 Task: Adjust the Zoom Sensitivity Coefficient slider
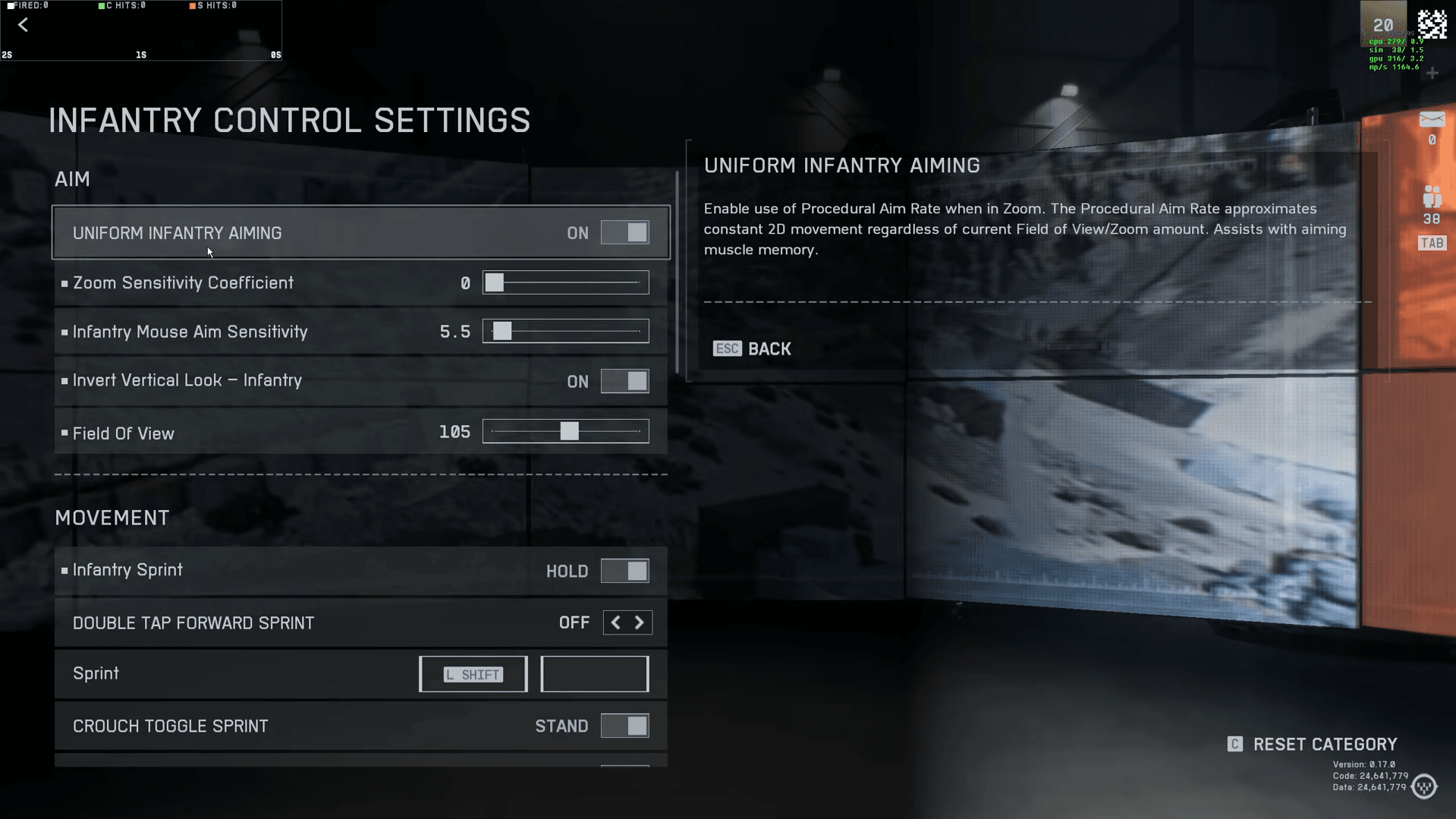(495, 283)
